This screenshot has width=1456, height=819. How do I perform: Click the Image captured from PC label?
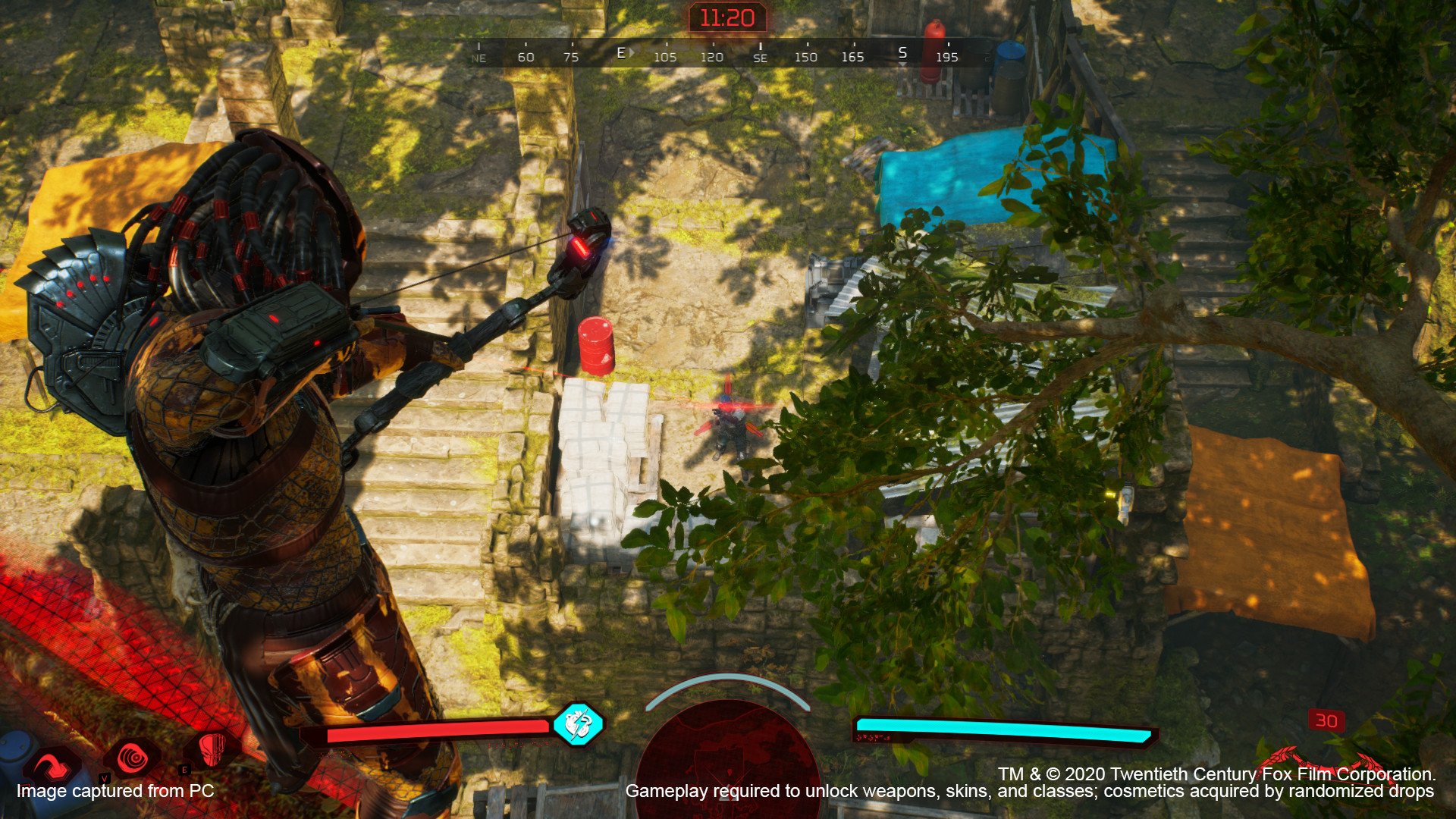114,791
